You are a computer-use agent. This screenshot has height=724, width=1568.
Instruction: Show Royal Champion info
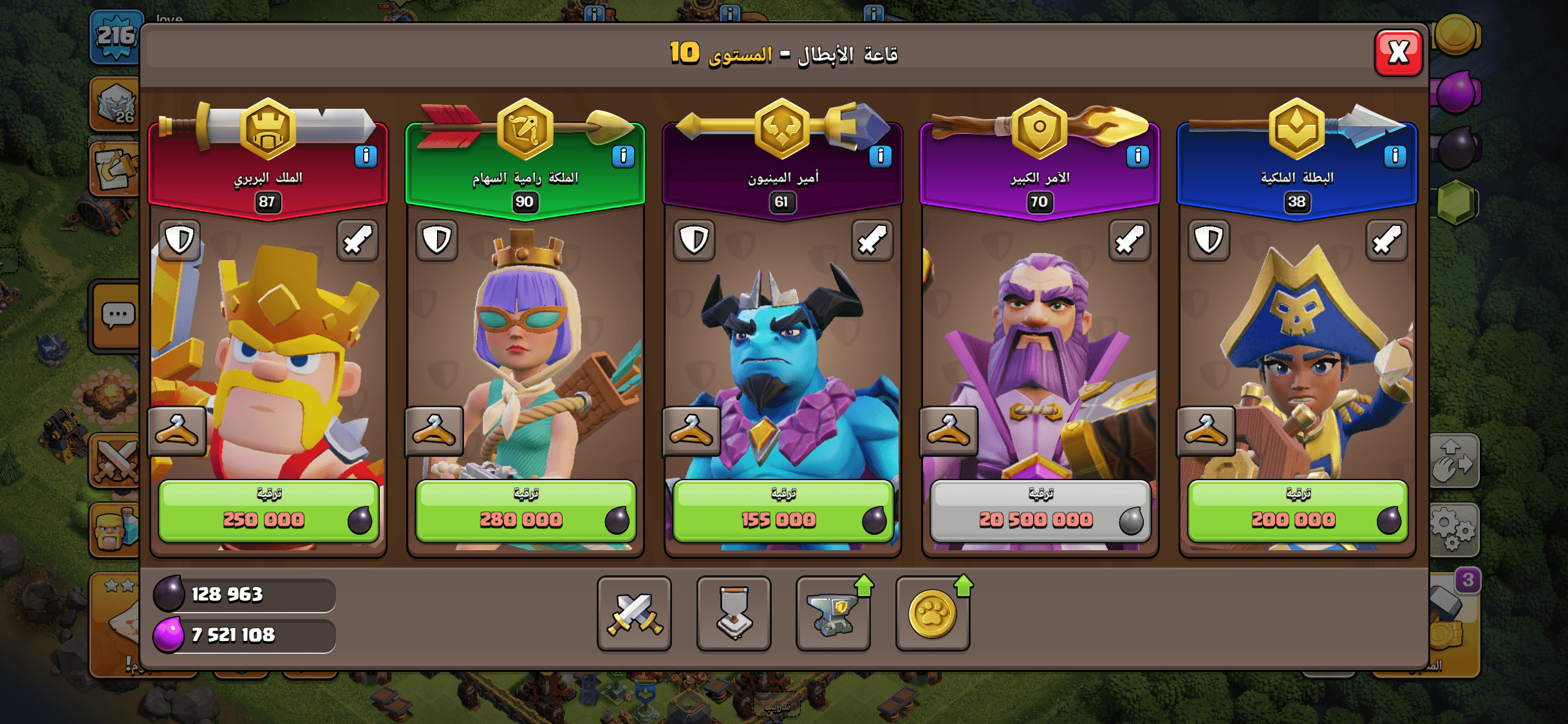pos(1394,156)
